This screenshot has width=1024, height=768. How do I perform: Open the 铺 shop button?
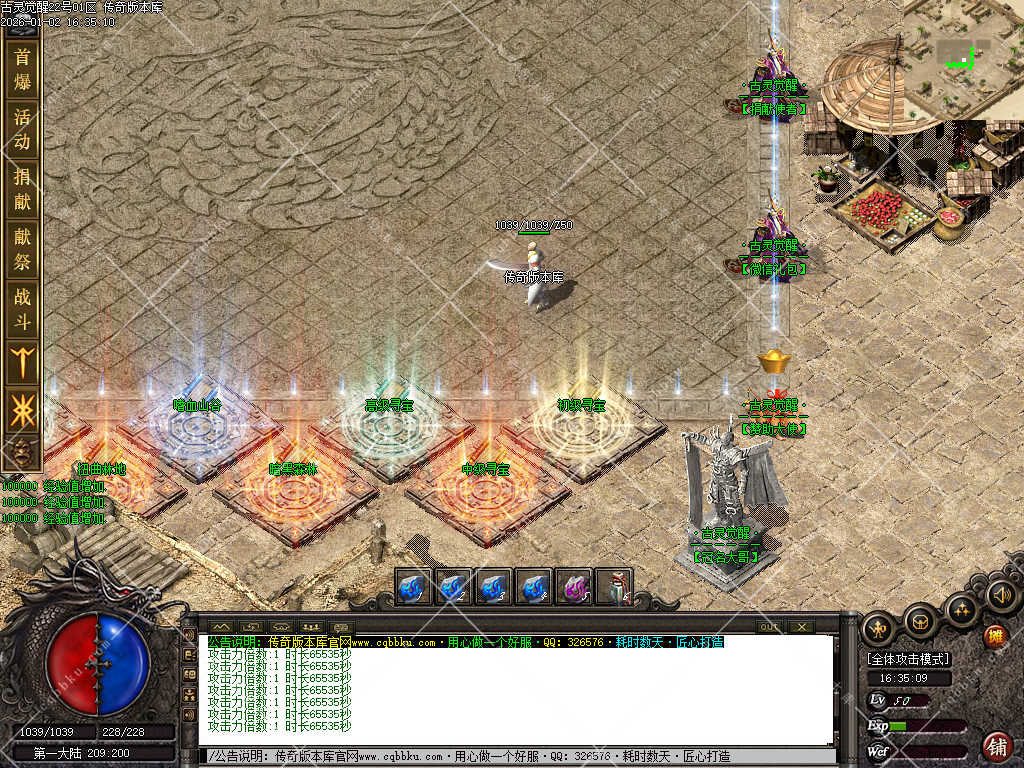[996, 746]
